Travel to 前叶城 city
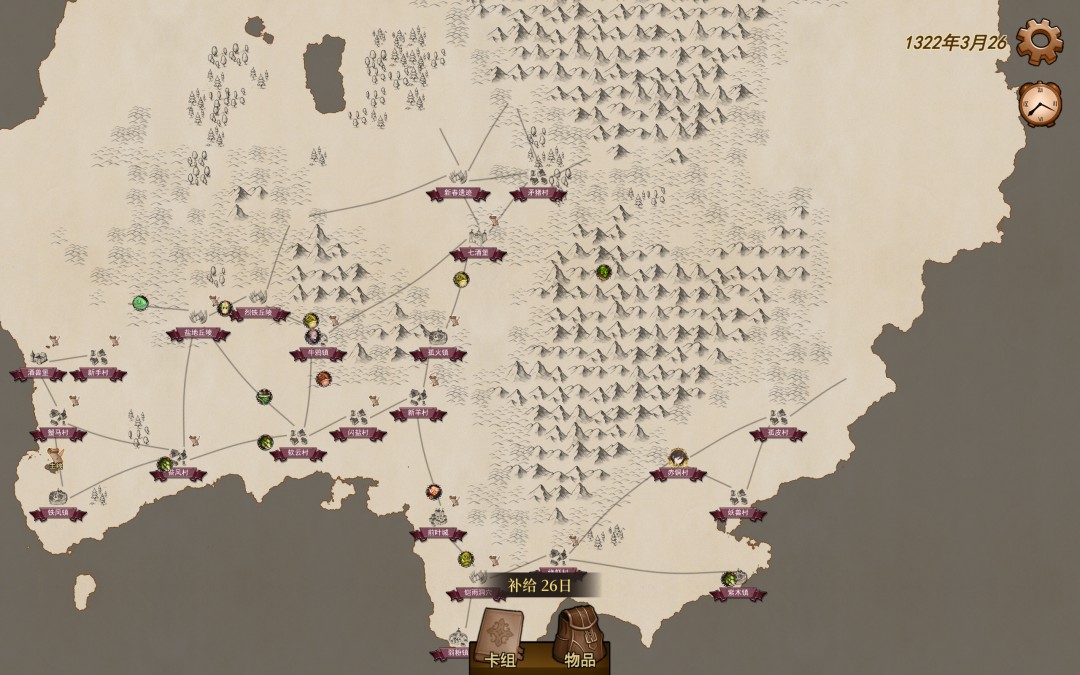 pyautogui.click(x=438, y=533)
